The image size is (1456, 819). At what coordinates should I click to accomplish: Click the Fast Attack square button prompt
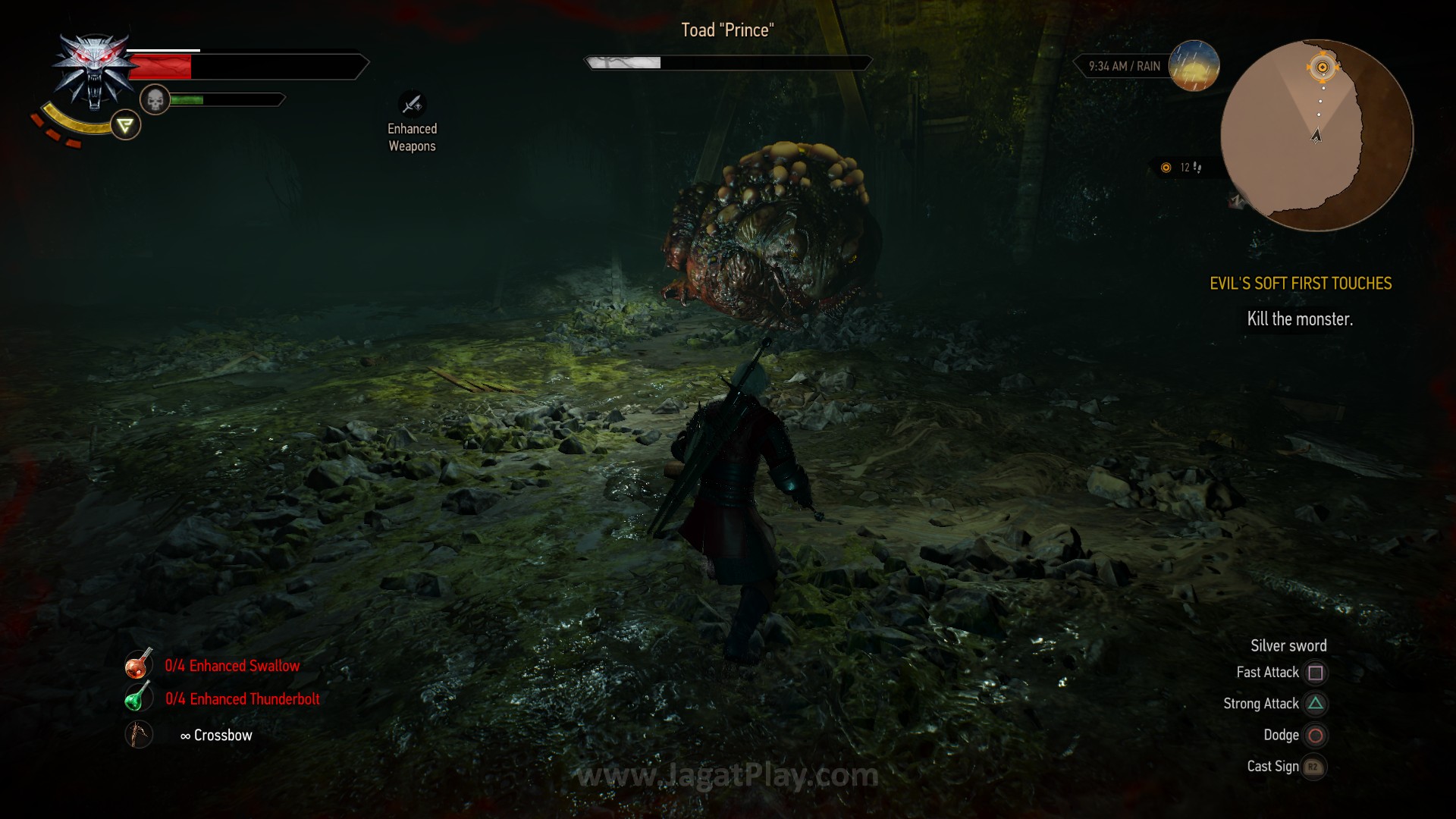tap(1315, 673)
